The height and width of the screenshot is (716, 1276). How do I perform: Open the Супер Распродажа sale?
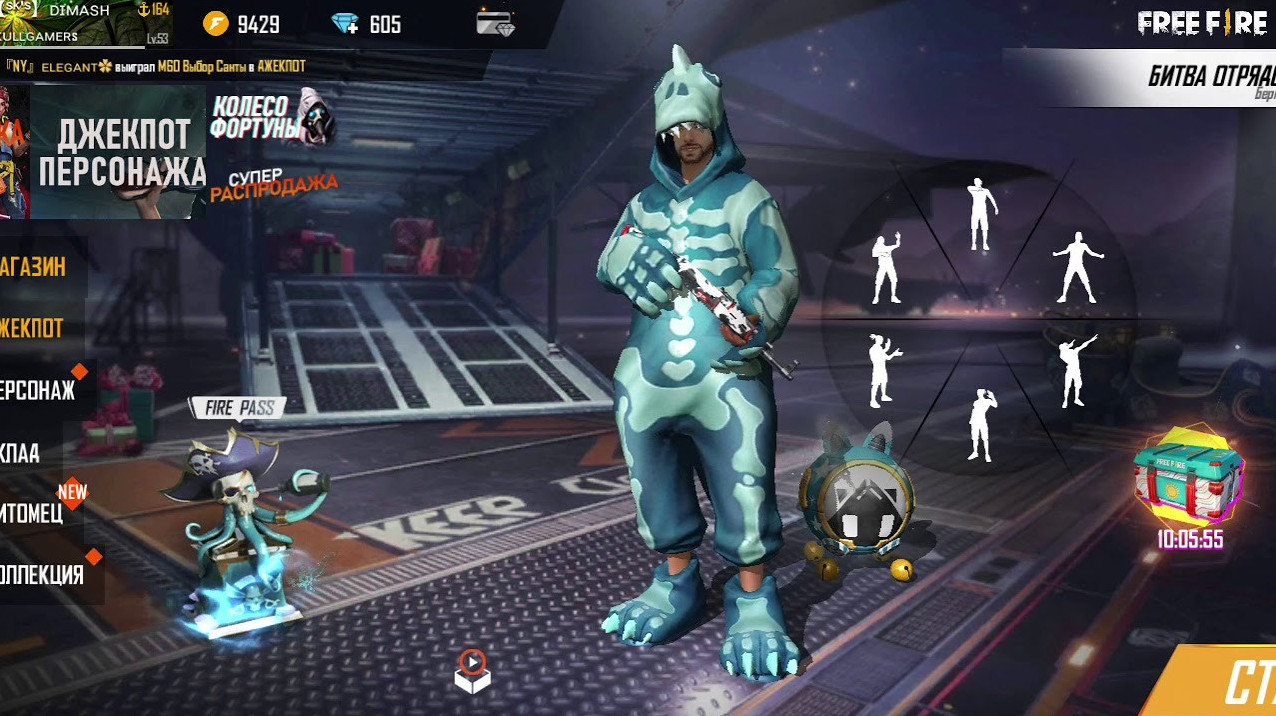point(272,185)
